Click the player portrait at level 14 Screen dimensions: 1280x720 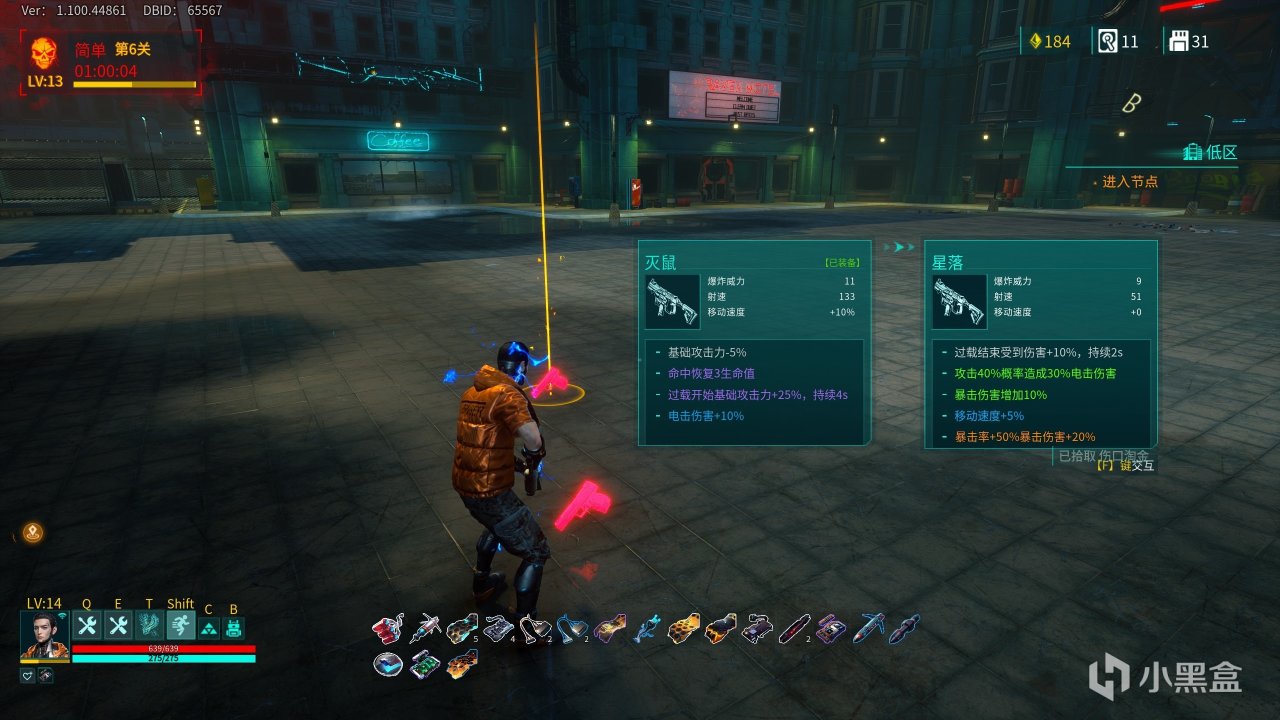44,634
